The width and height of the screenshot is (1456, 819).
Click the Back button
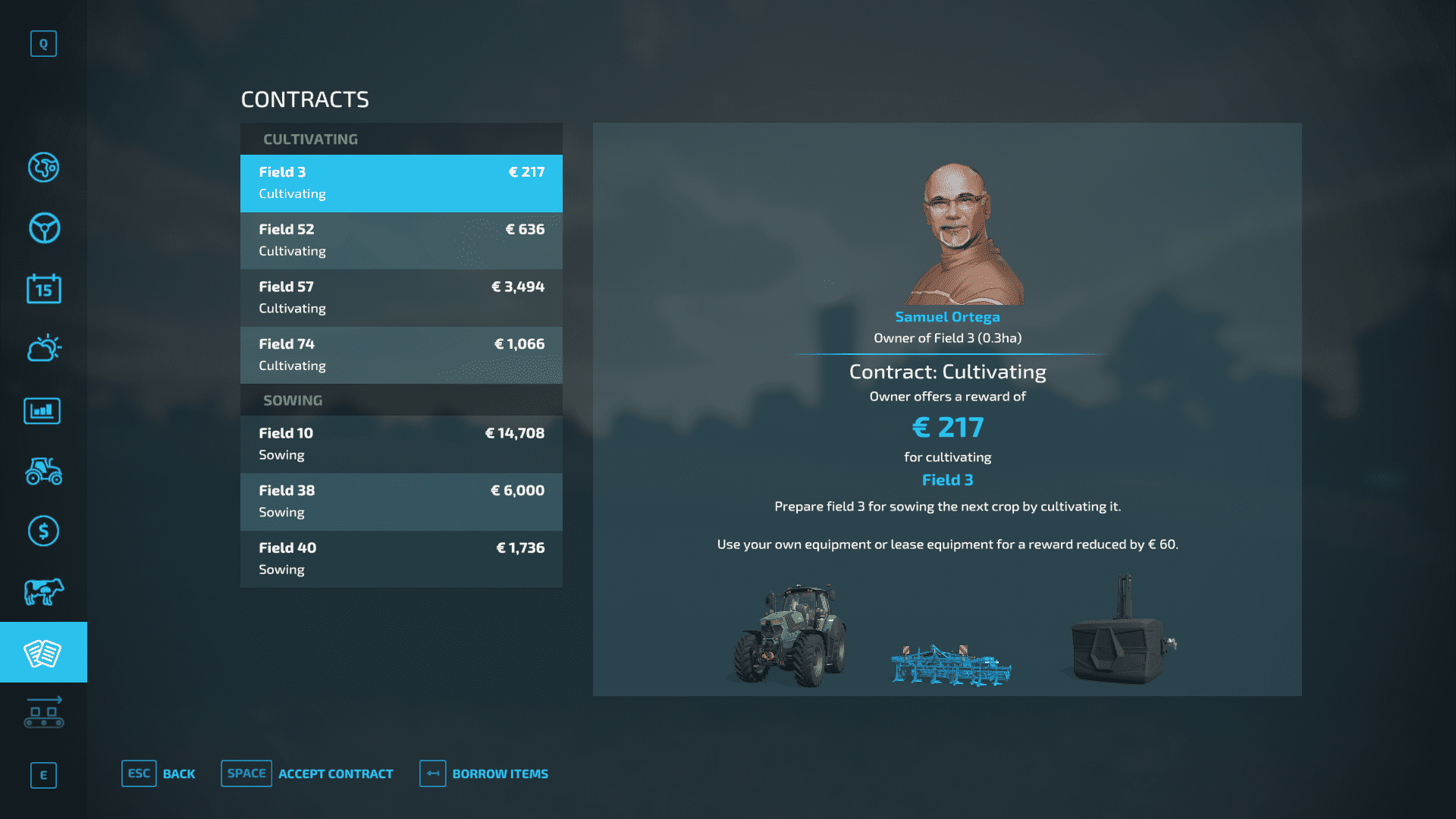point(158,773)
